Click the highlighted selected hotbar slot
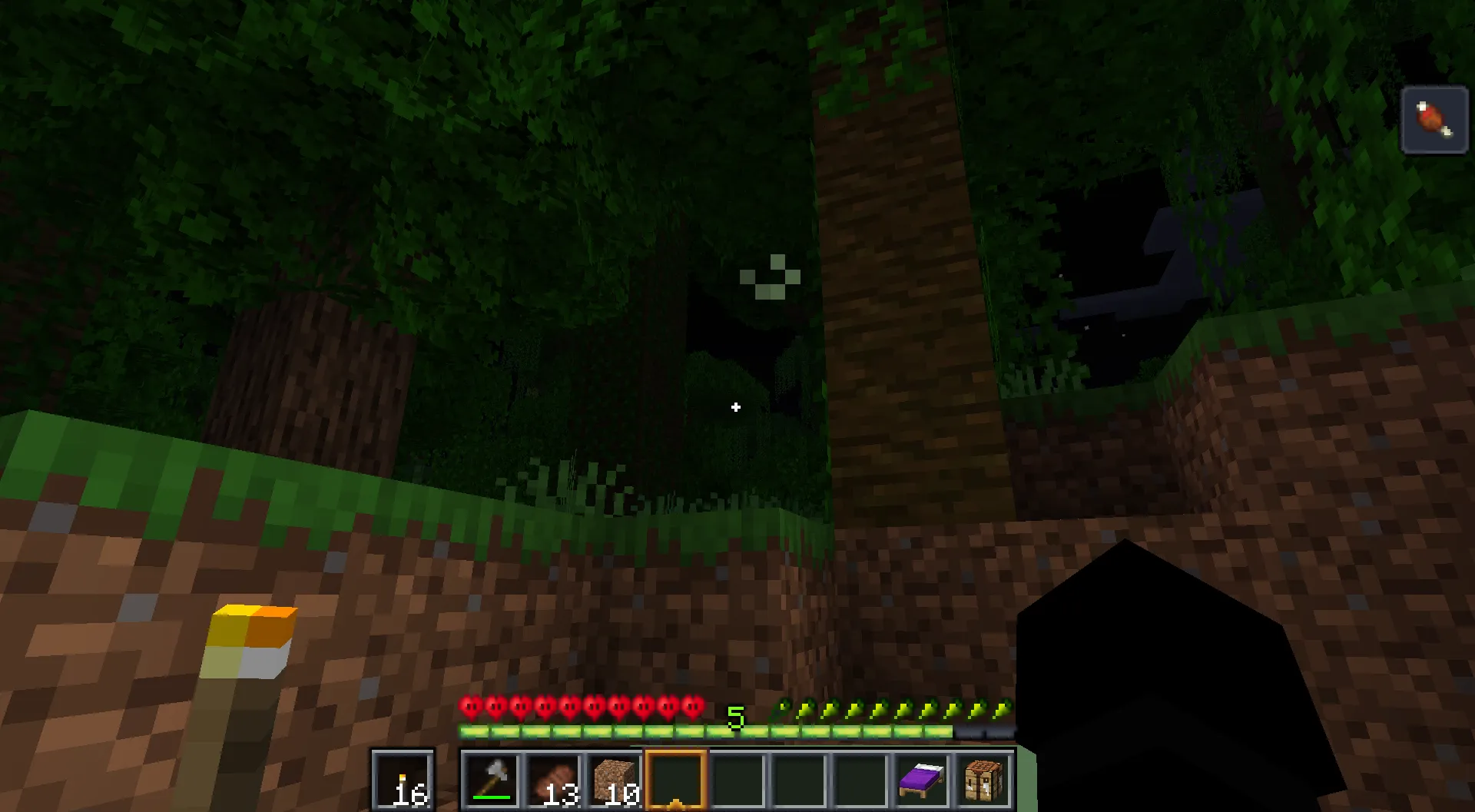 click(676, 778)
